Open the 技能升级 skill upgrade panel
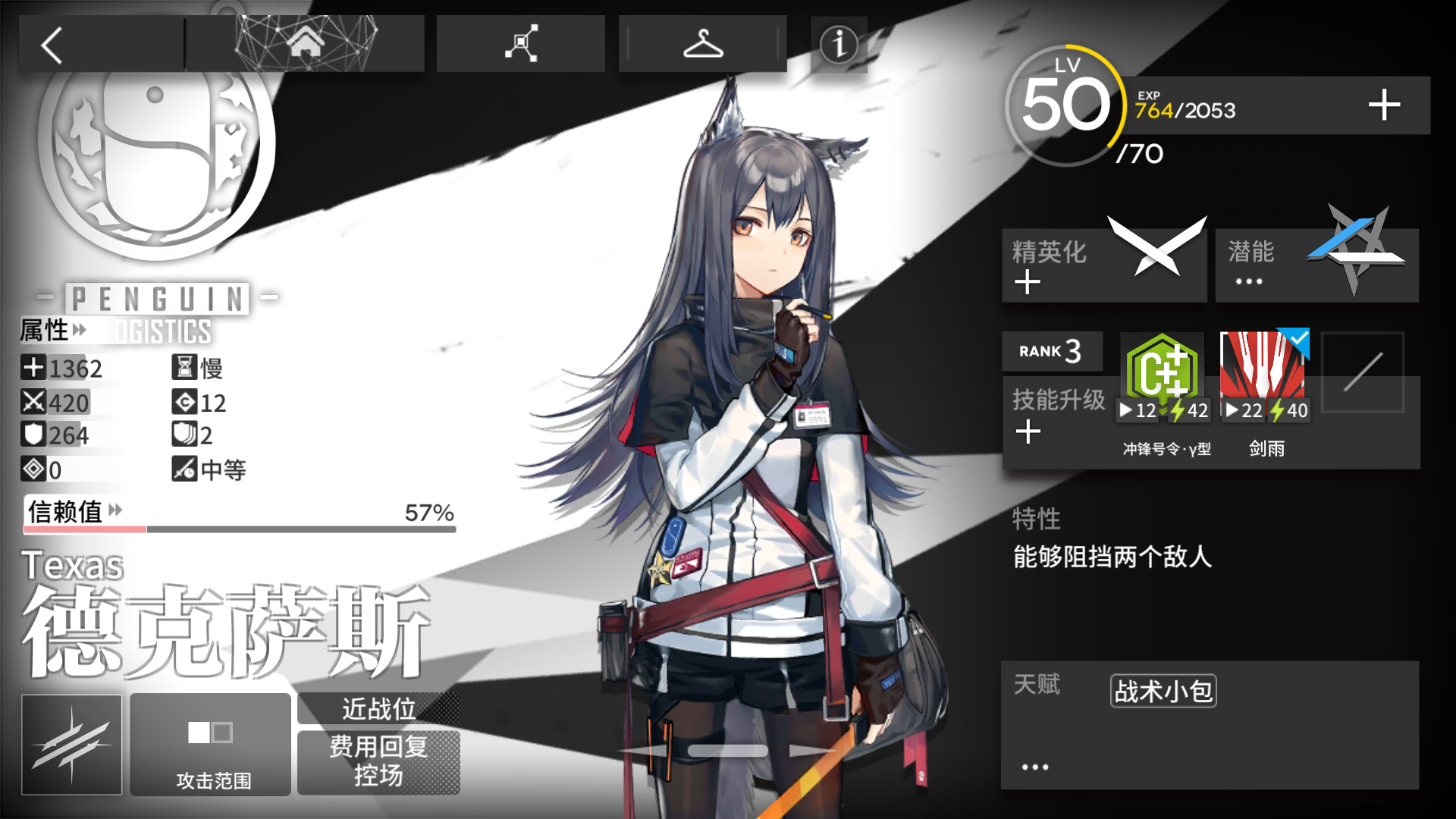Image resolution: width=1456 pixels, height=819 pixels. click(x=1057, y=416)
